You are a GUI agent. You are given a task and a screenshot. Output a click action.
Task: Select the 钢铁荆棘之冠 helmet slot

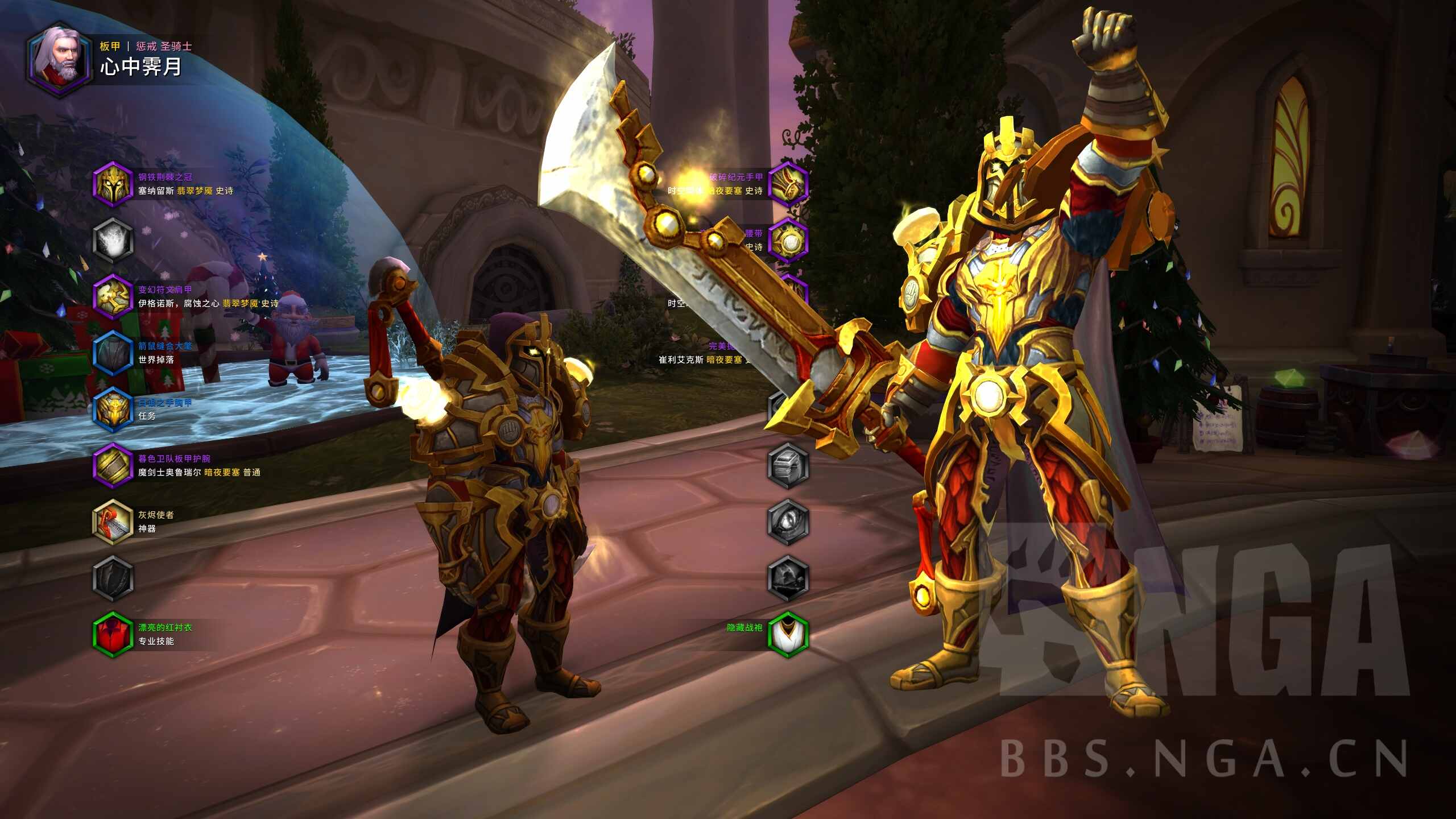point(113,184)
